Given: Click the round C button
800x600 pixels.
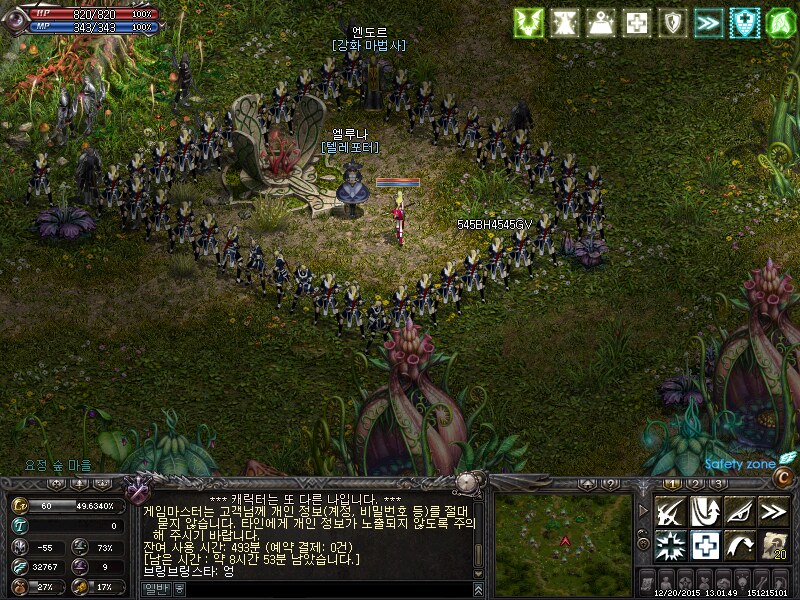Looking at the screenshot, I should pyautogui.click(x=784, y=478).
